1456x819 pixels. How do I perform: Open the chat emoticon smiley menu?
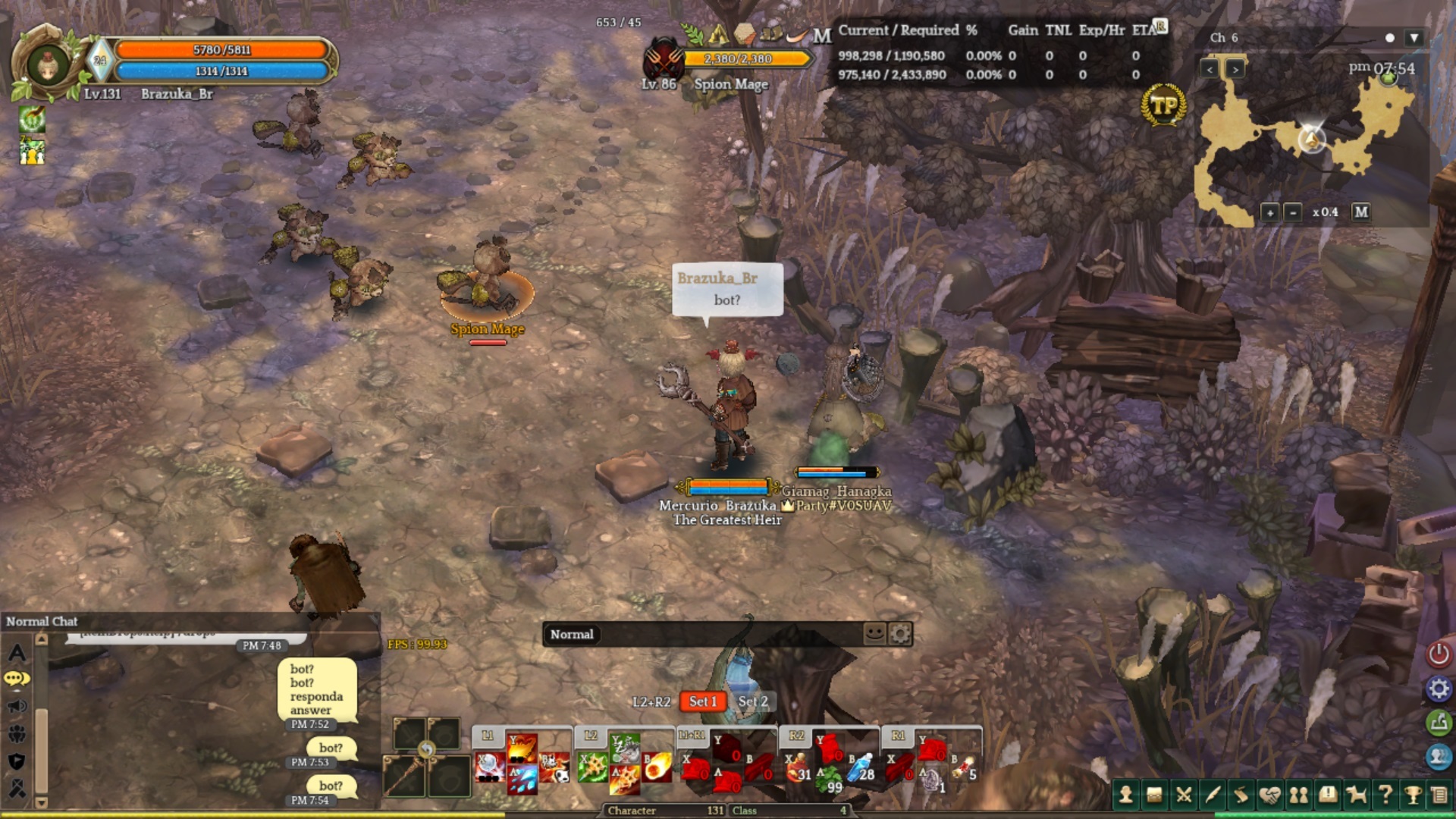click(x=874, y=632)
